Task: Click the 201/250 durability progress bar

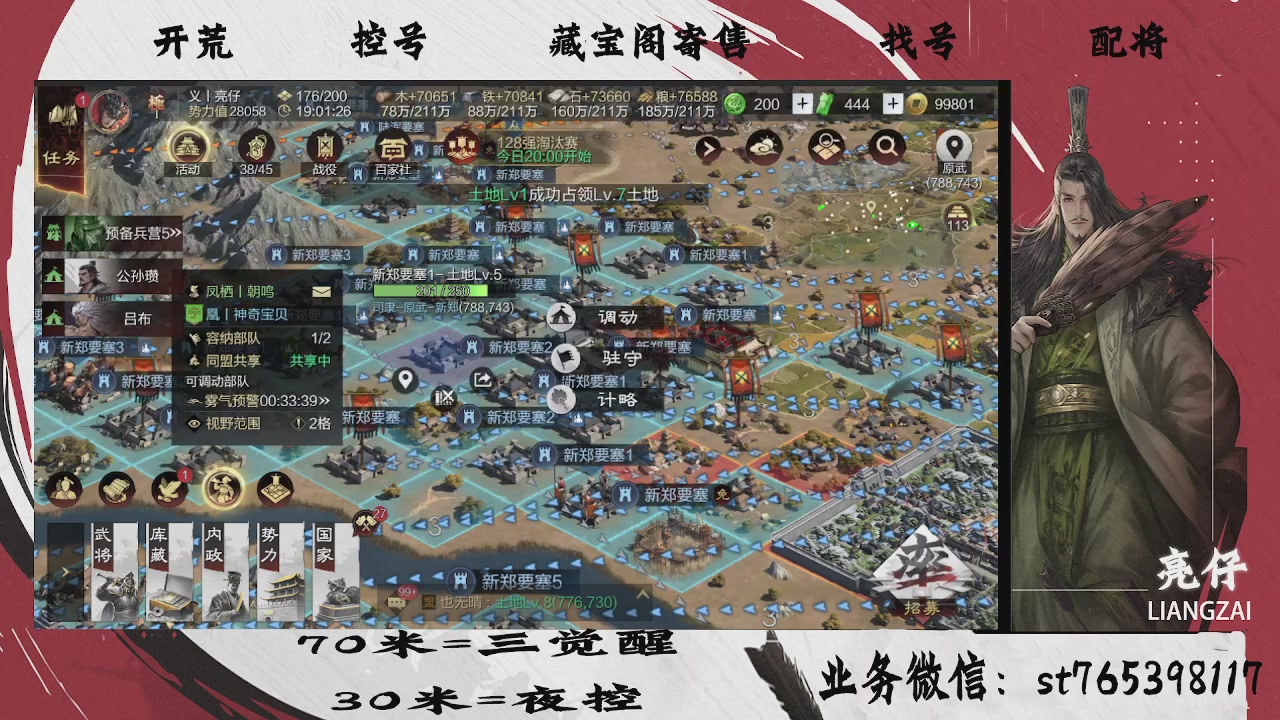Action: [430, 291]
